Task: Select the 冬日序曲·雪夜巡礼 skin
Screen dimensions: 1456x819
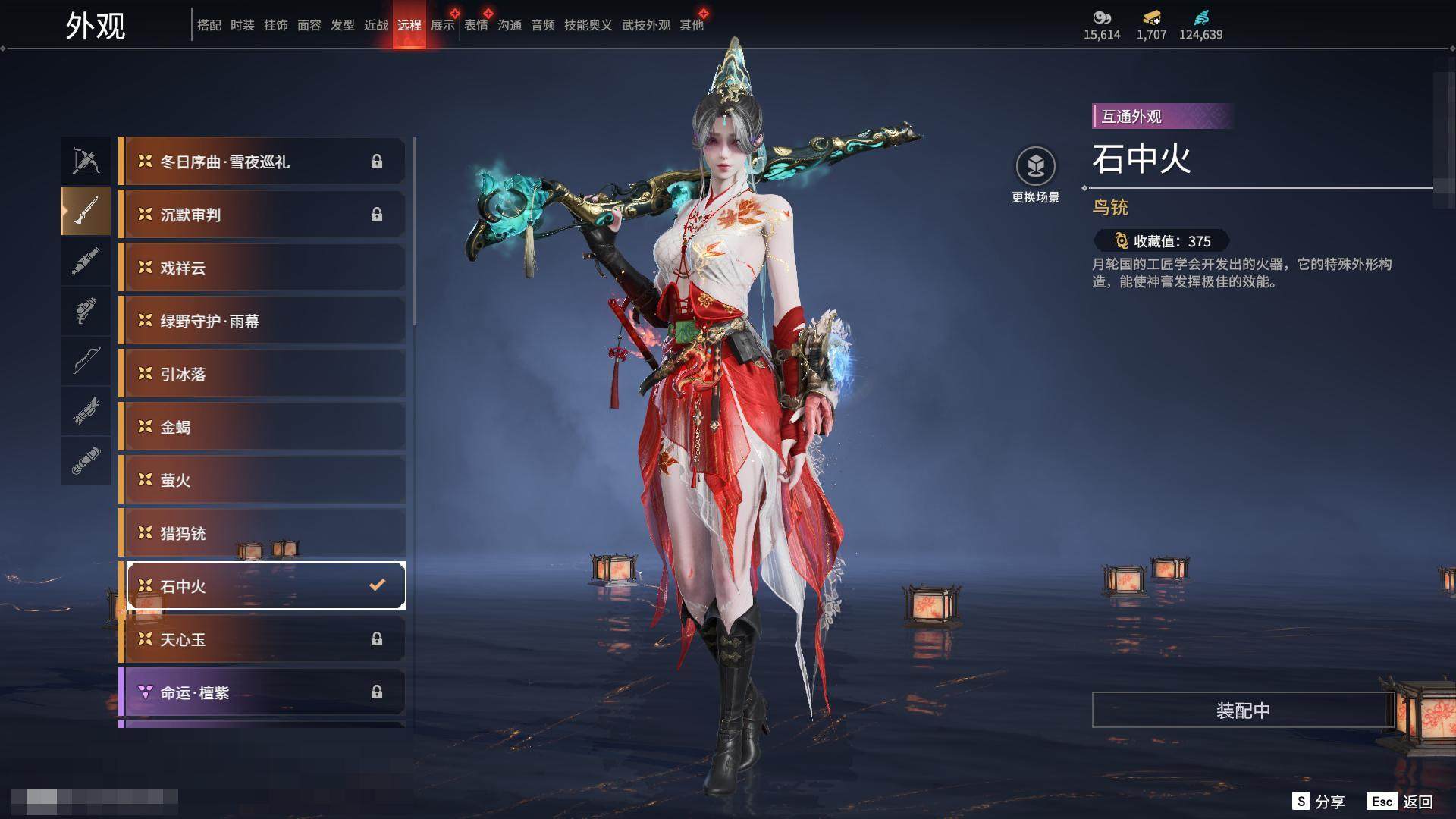Action: click(x=262, y=162)
